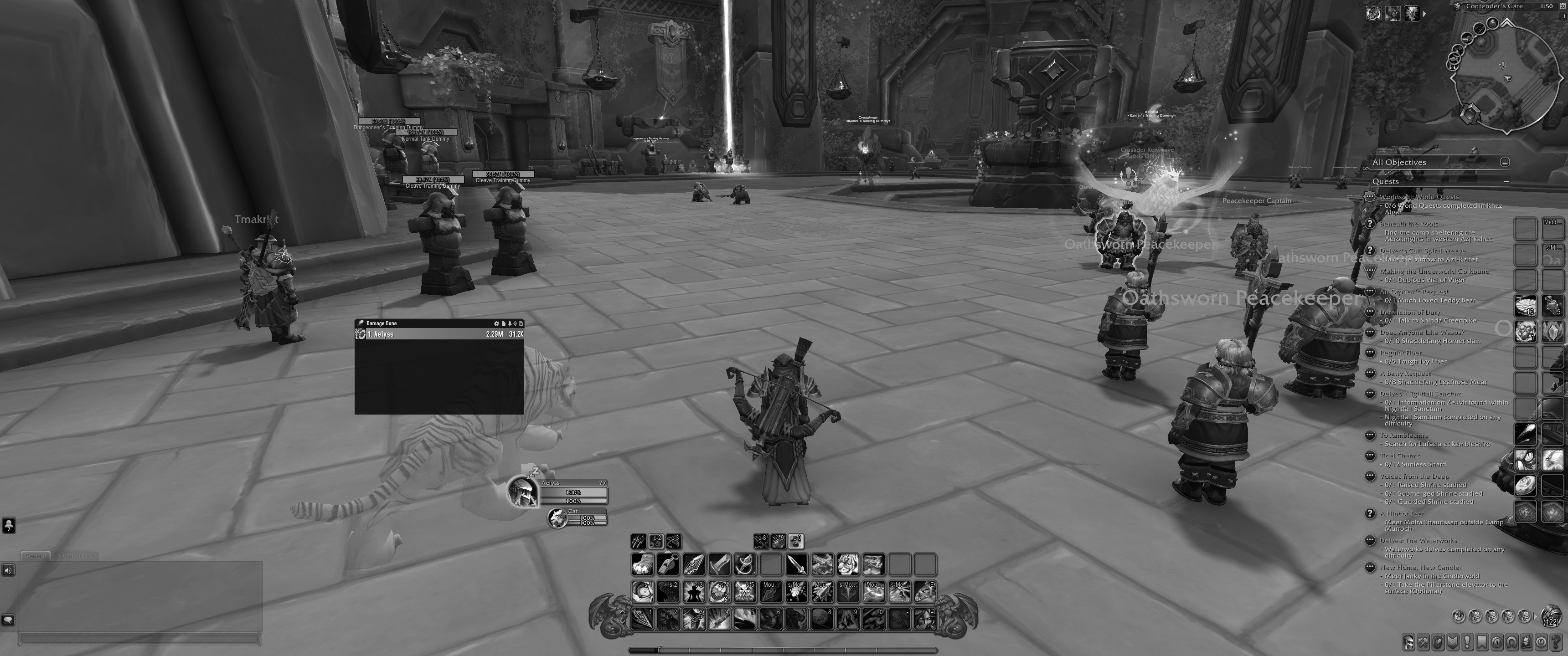Select the Aelyss row in damage meter

[x=439, y=334]
